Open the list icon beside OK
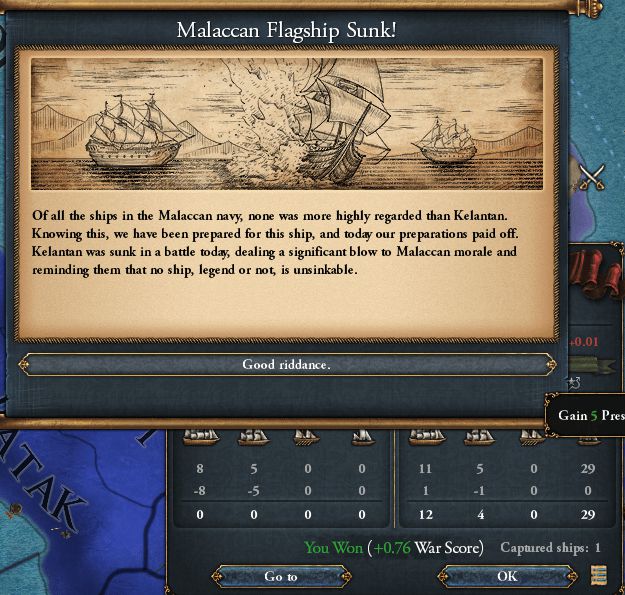The width and height of the screenshot is (625, 595). tap(599, 575)
